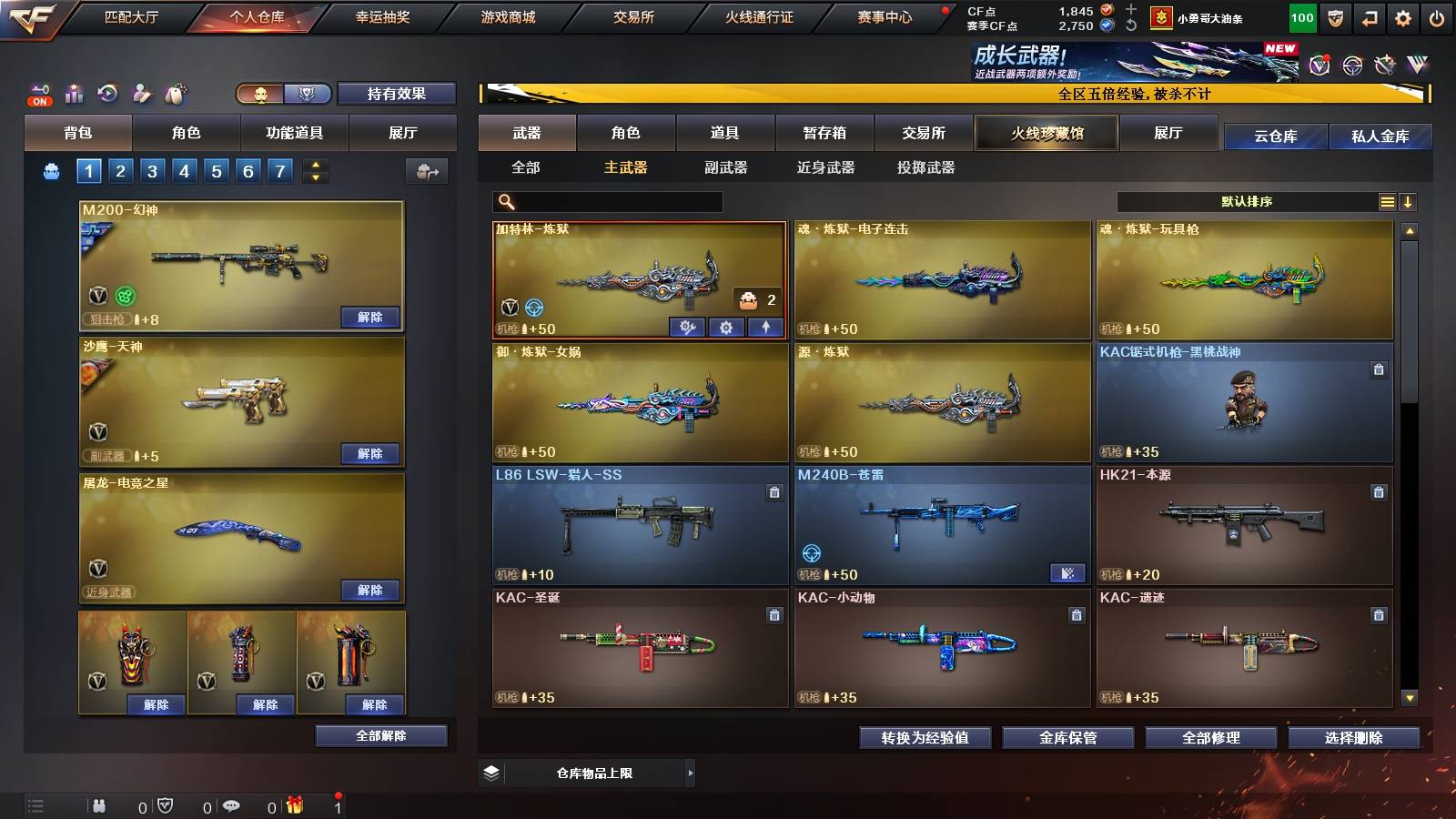Open the 默认排序 sorting dropdown
Image resolution: width=1456 pixels, height=819 pixels.
click(1247, 201)
